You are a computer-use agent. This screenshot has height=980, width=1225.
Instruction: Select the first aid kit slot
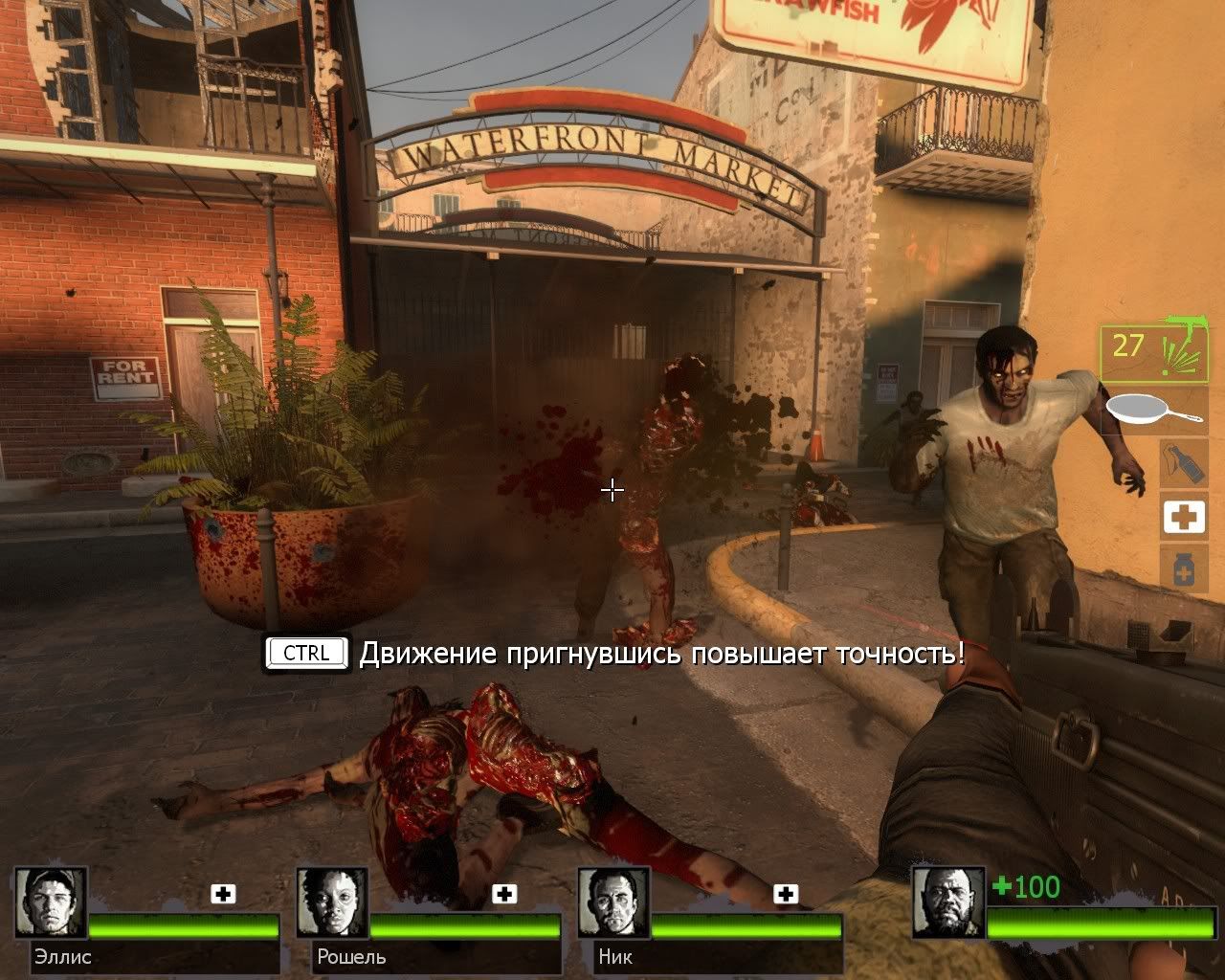click(1183, 517)
